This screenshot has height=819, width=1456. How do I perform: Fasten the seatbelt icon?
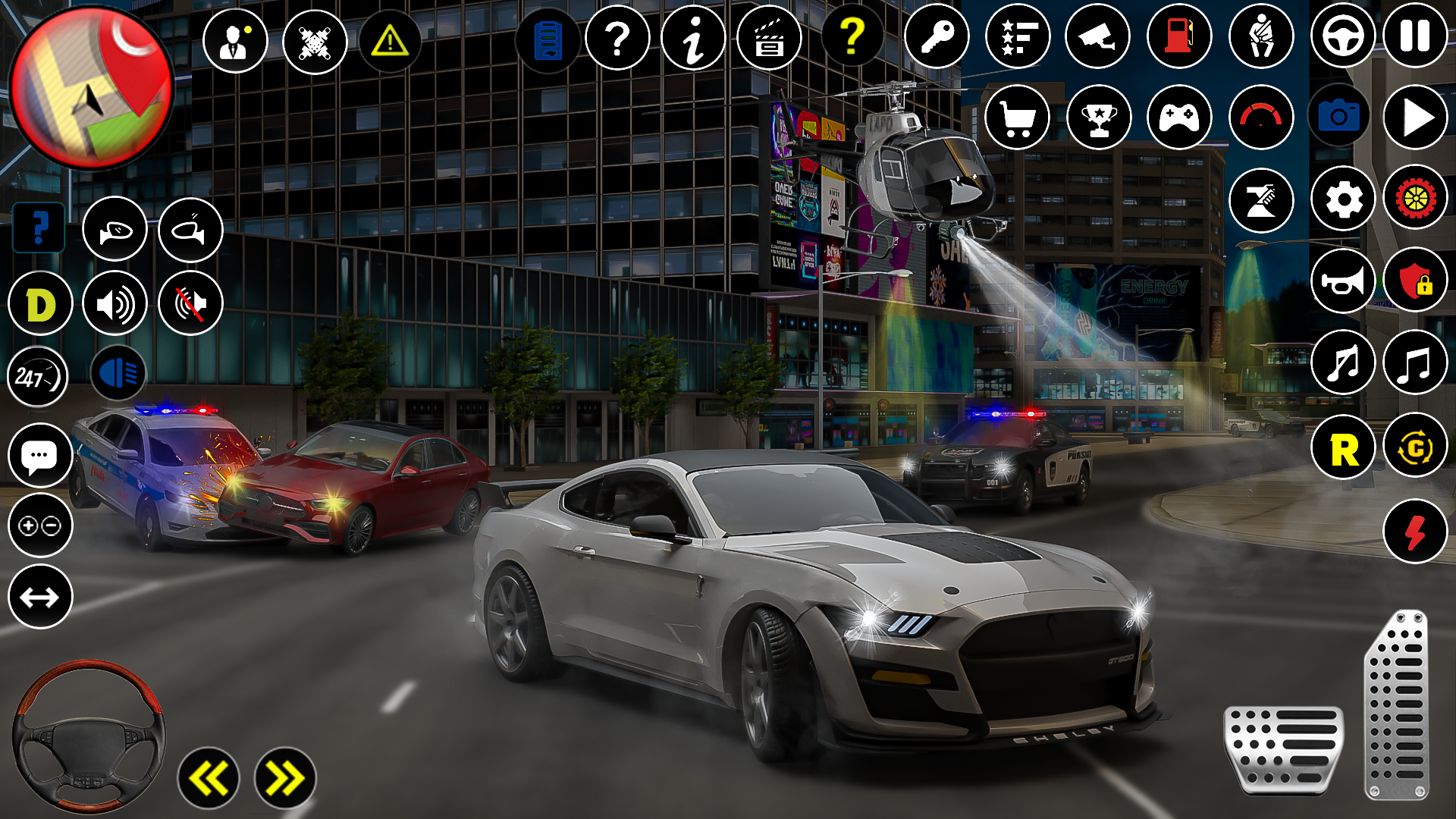(1261, 36)
